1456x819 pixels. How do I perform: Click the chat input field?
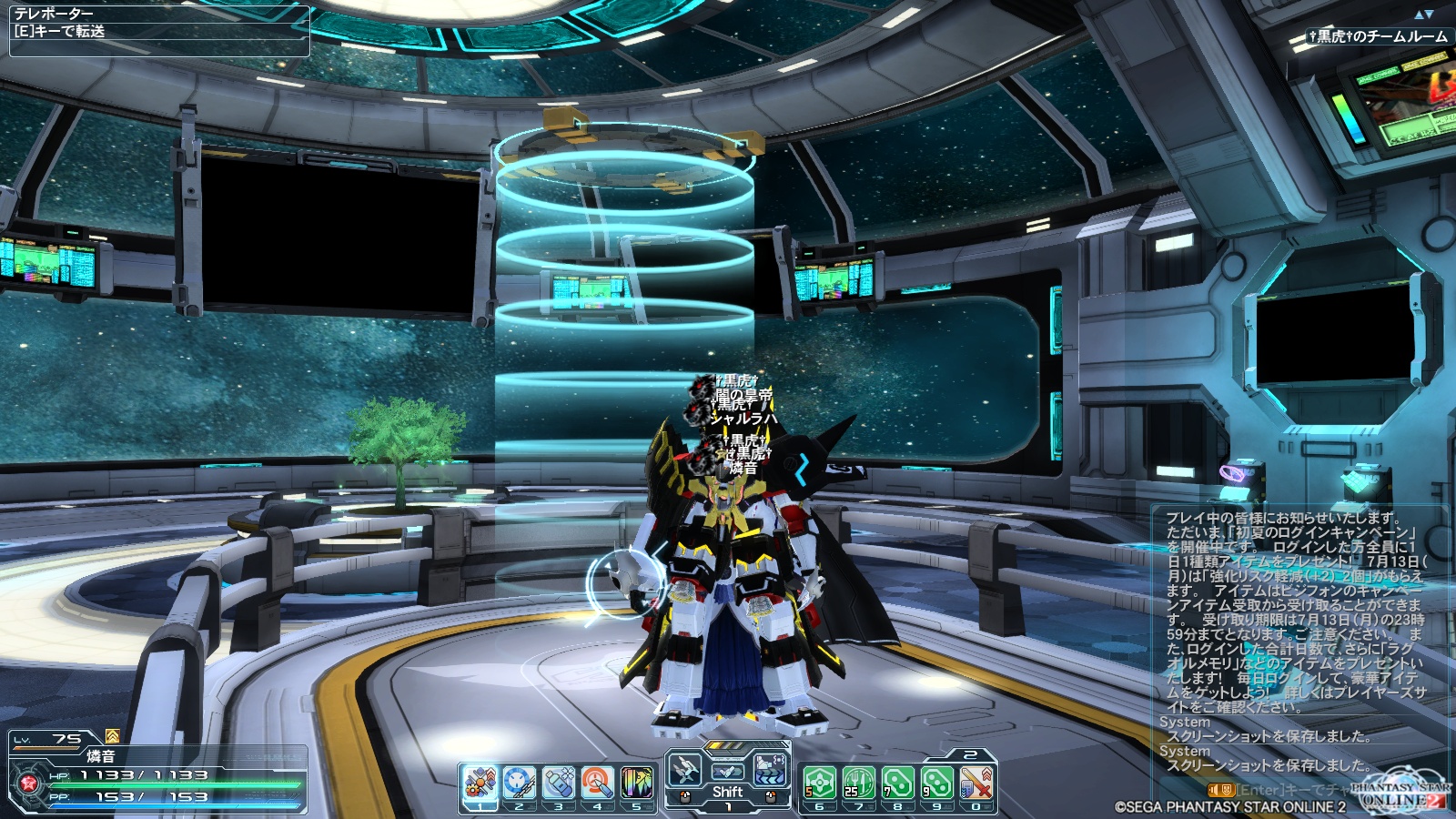click(x=1292, y=790)
